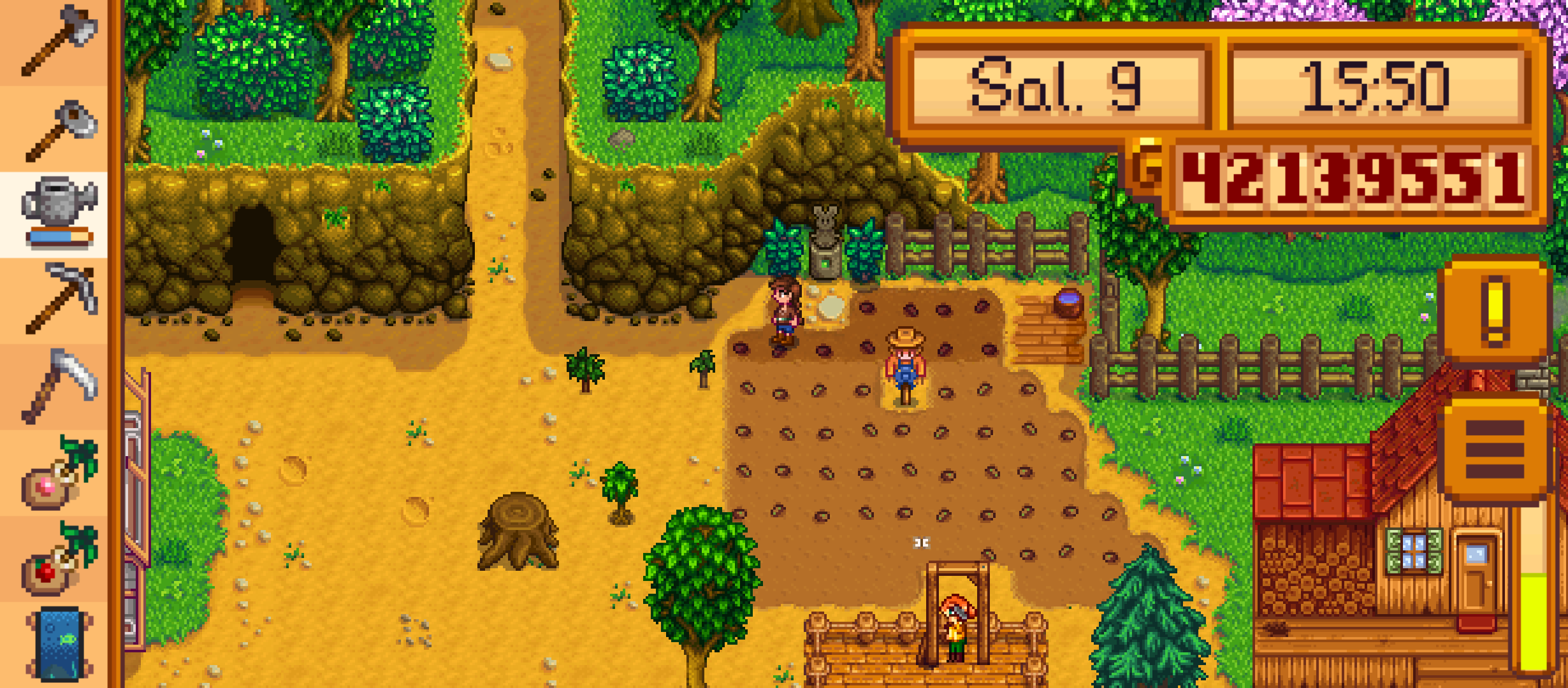This screenshot has height=688, width=1568.
Task: Equip the scythe from the toolbar
Action: coord(57,385)
